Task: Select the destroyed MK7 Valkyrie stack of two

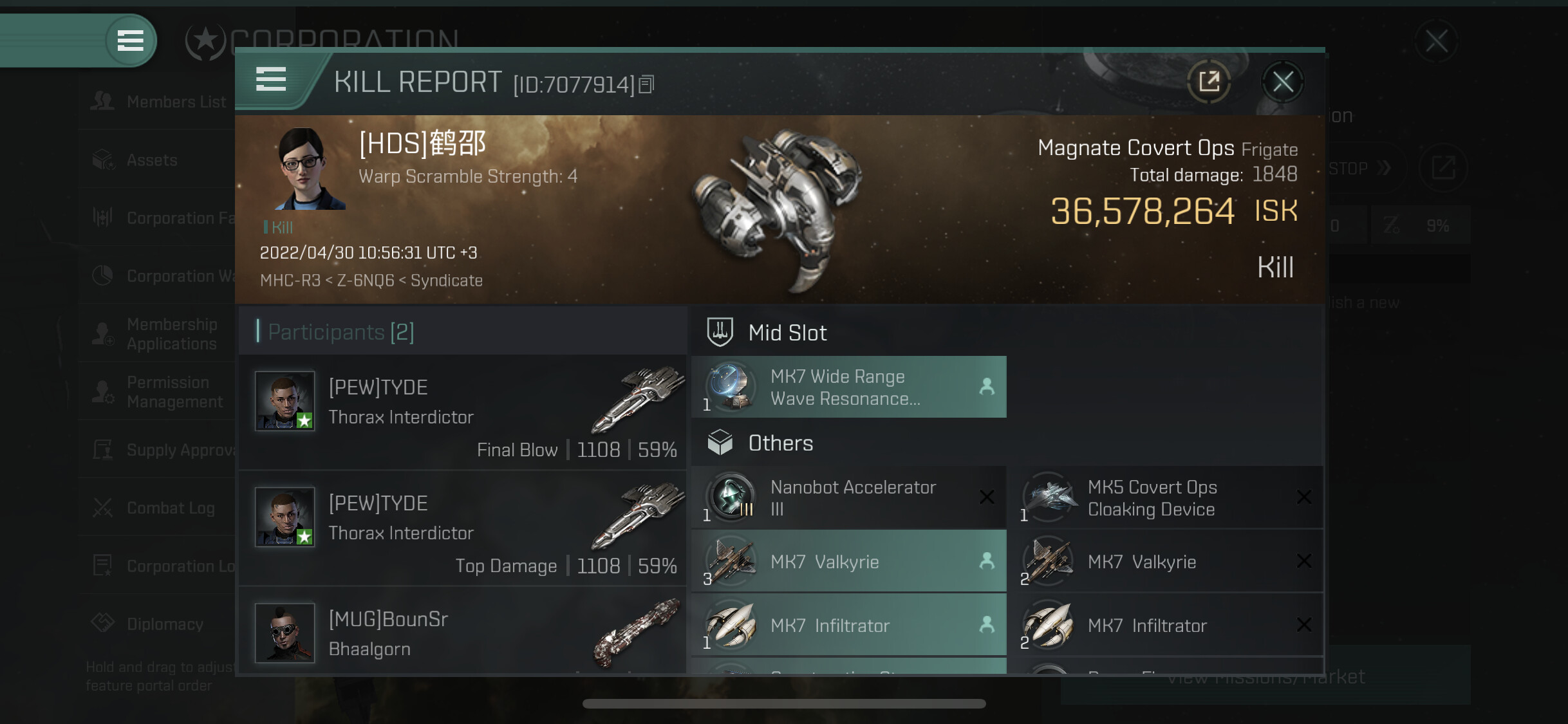Action: [x=1166, y=561]
